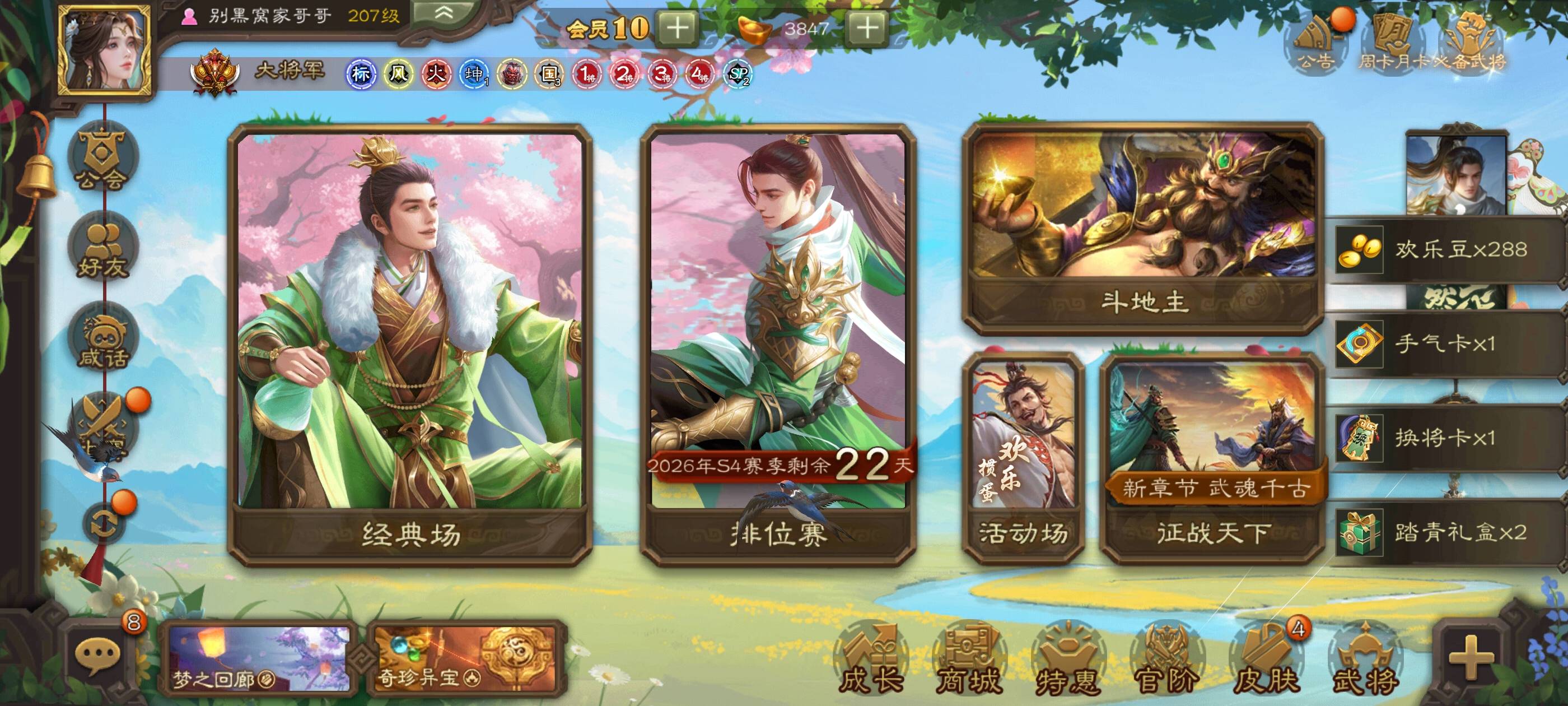
Task: Open the 排位赛 ranked match card
Action: 778,344
